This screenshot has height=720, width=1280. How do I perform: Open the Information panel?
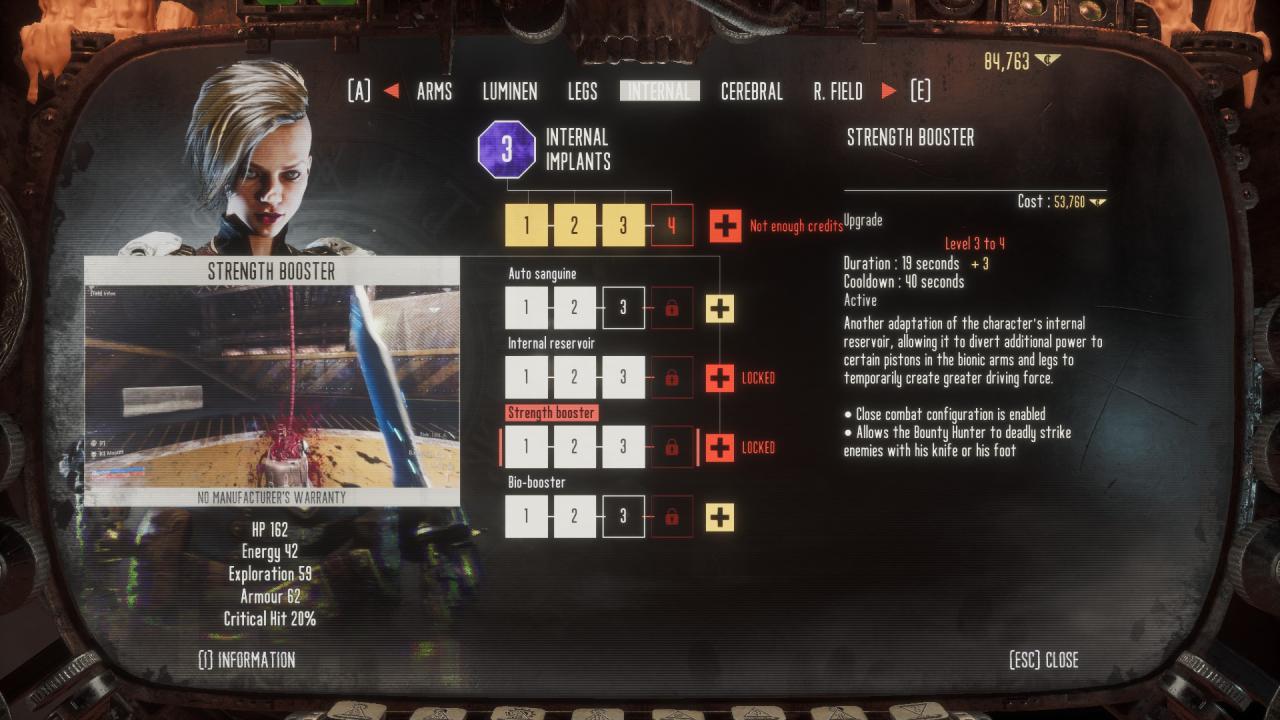[x=247, y=660]
